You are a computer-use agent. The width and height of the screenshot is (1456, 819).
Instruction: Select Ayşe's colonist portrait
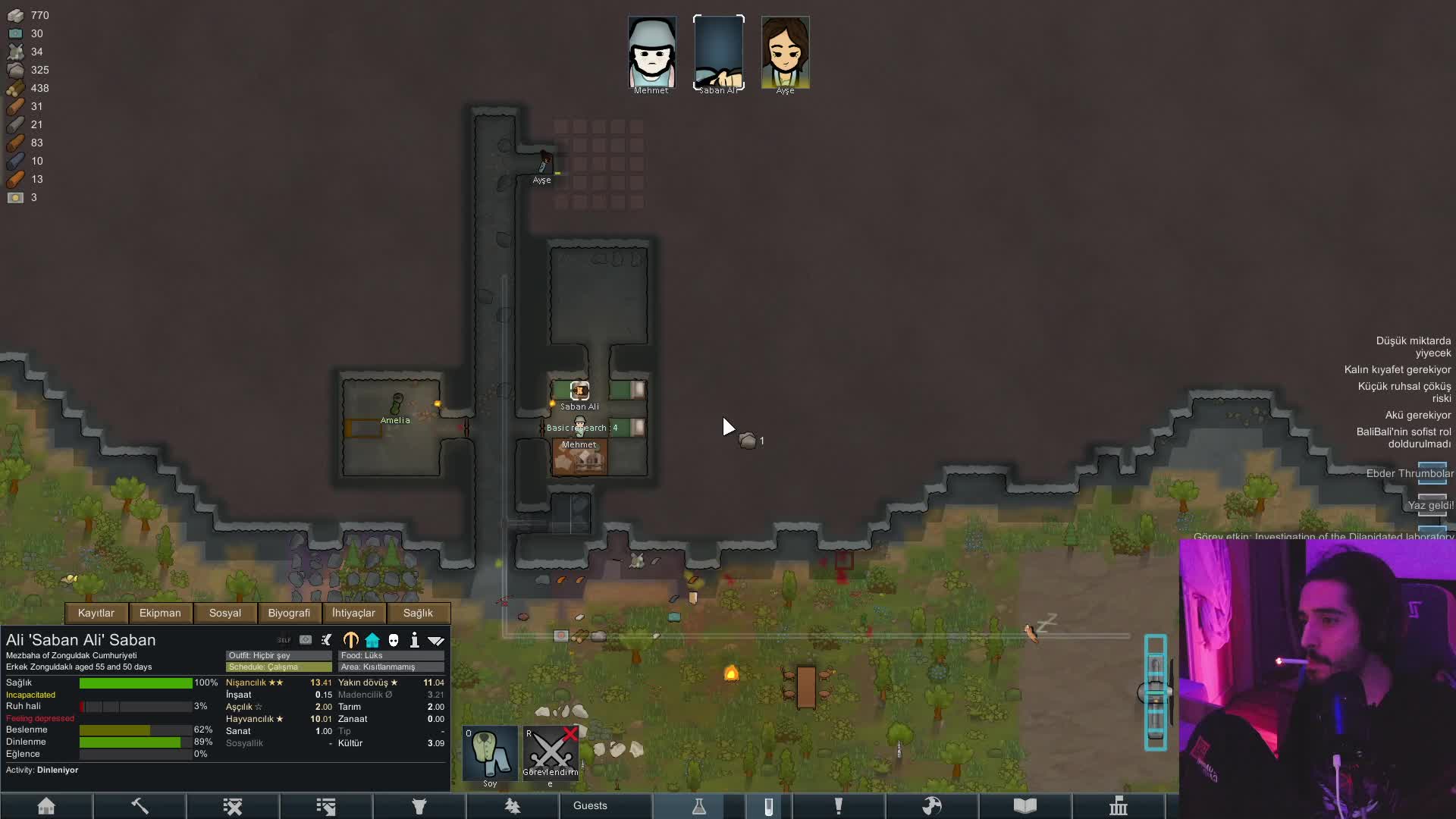(785, 53)
